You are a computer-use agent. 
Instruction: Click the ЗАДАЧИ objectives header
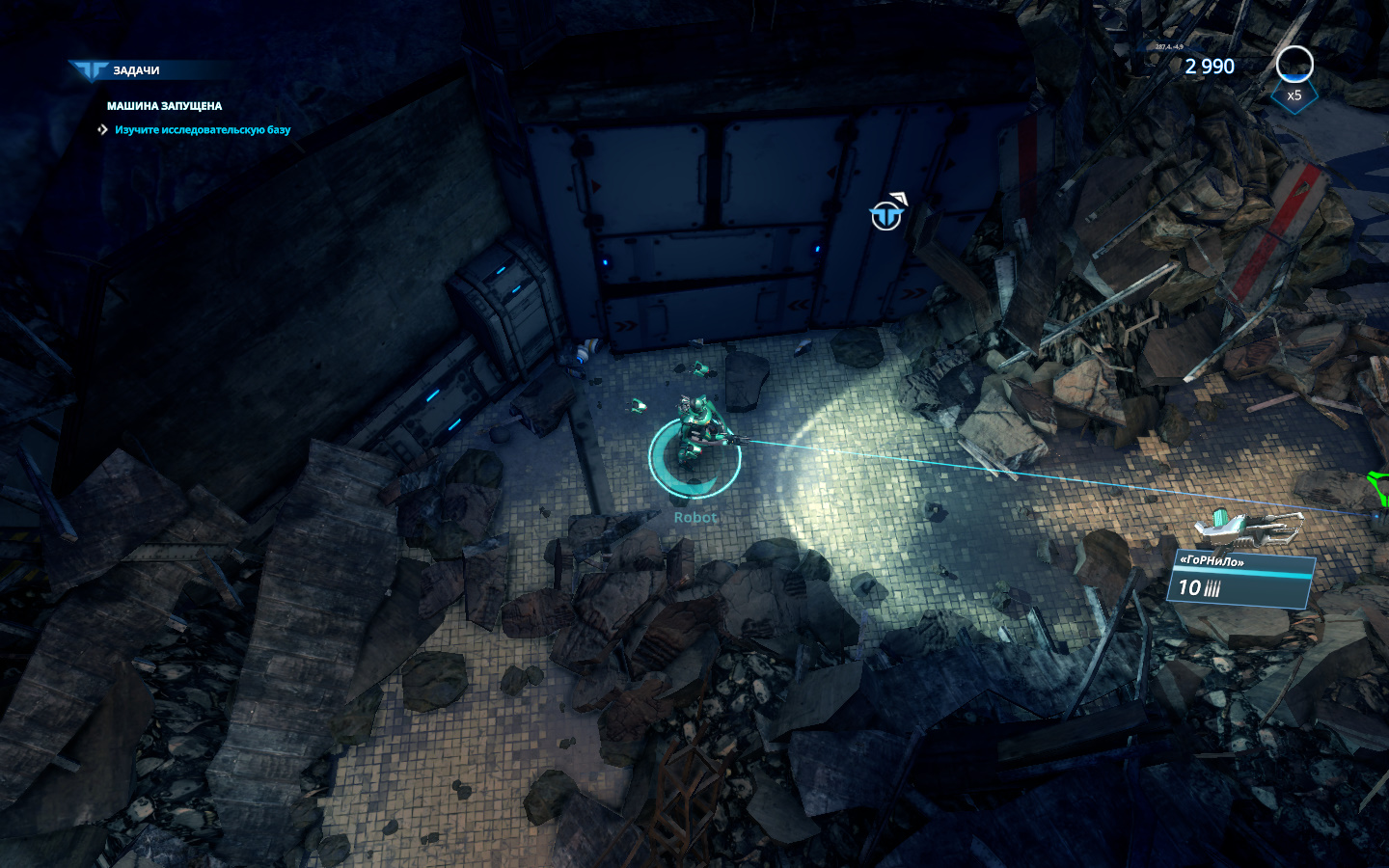pyautogui.click(x=135, y=70)
